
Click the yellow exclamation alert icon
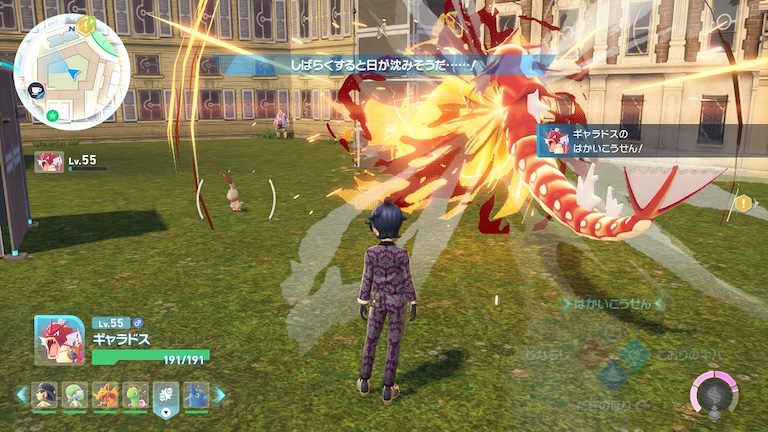[743, 203]
